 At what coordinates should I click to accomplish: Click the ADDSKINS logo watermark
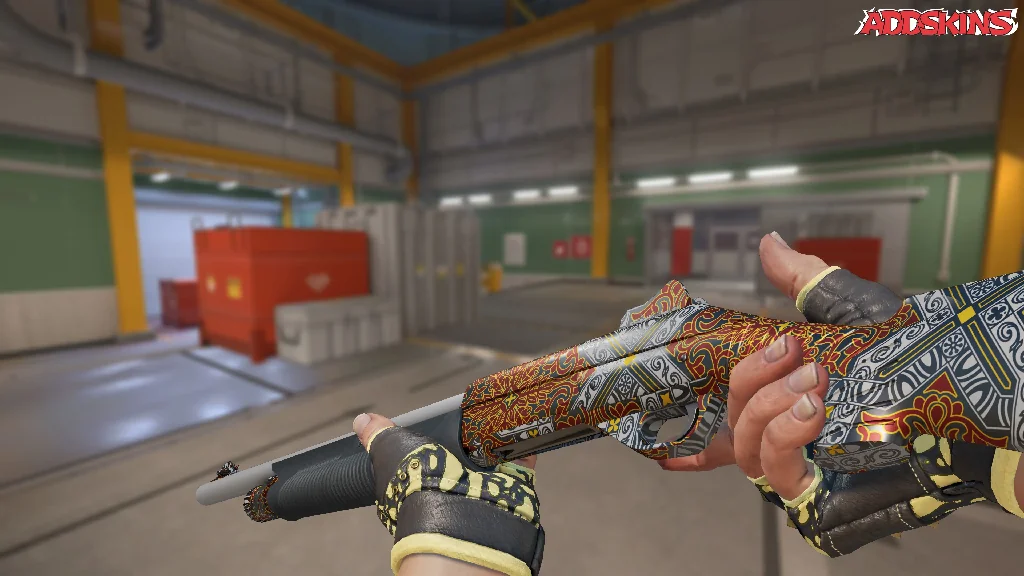(x=935, y=22)
